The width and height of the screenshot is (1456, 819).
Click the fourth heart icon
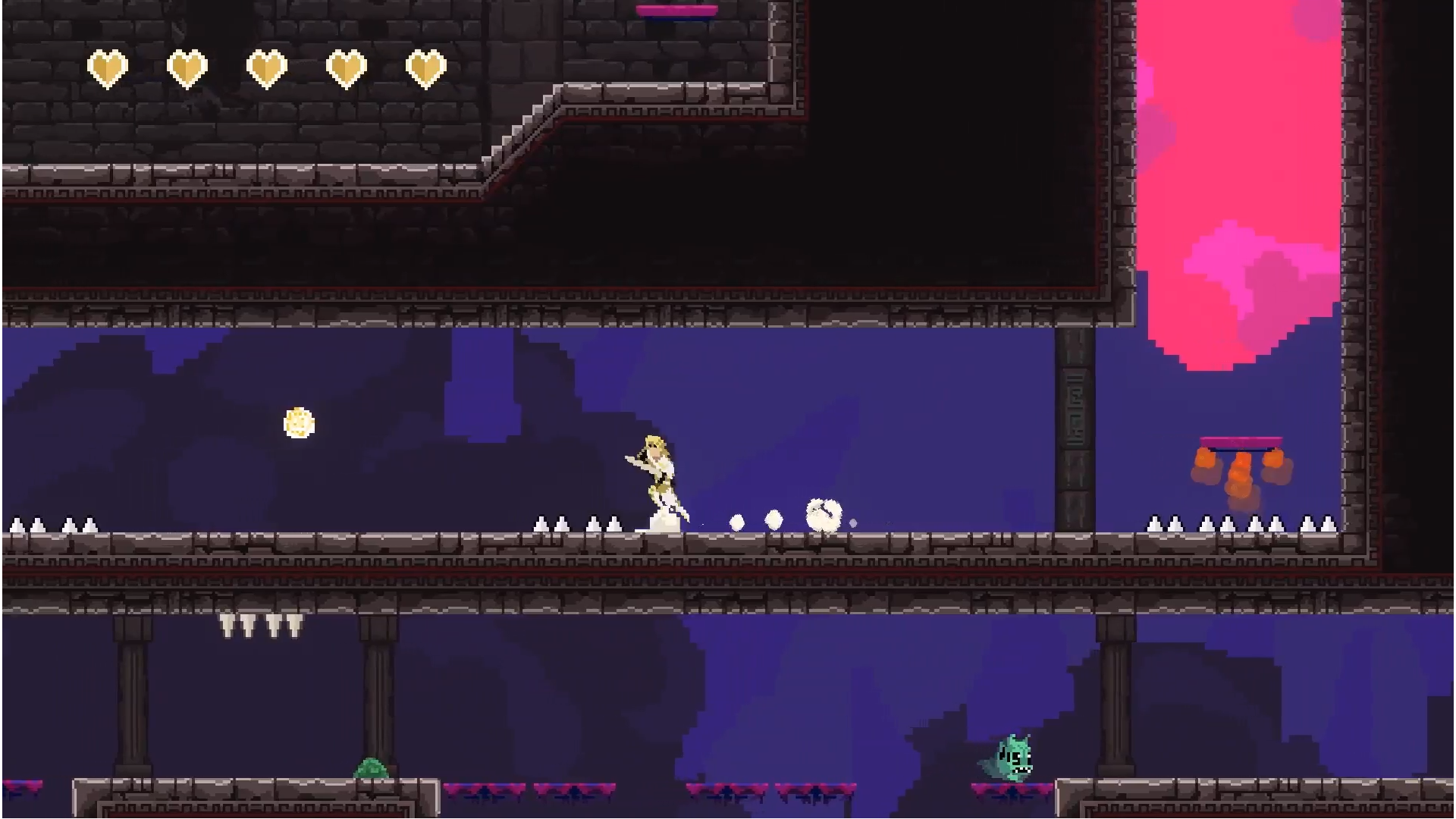coord(347,67)
